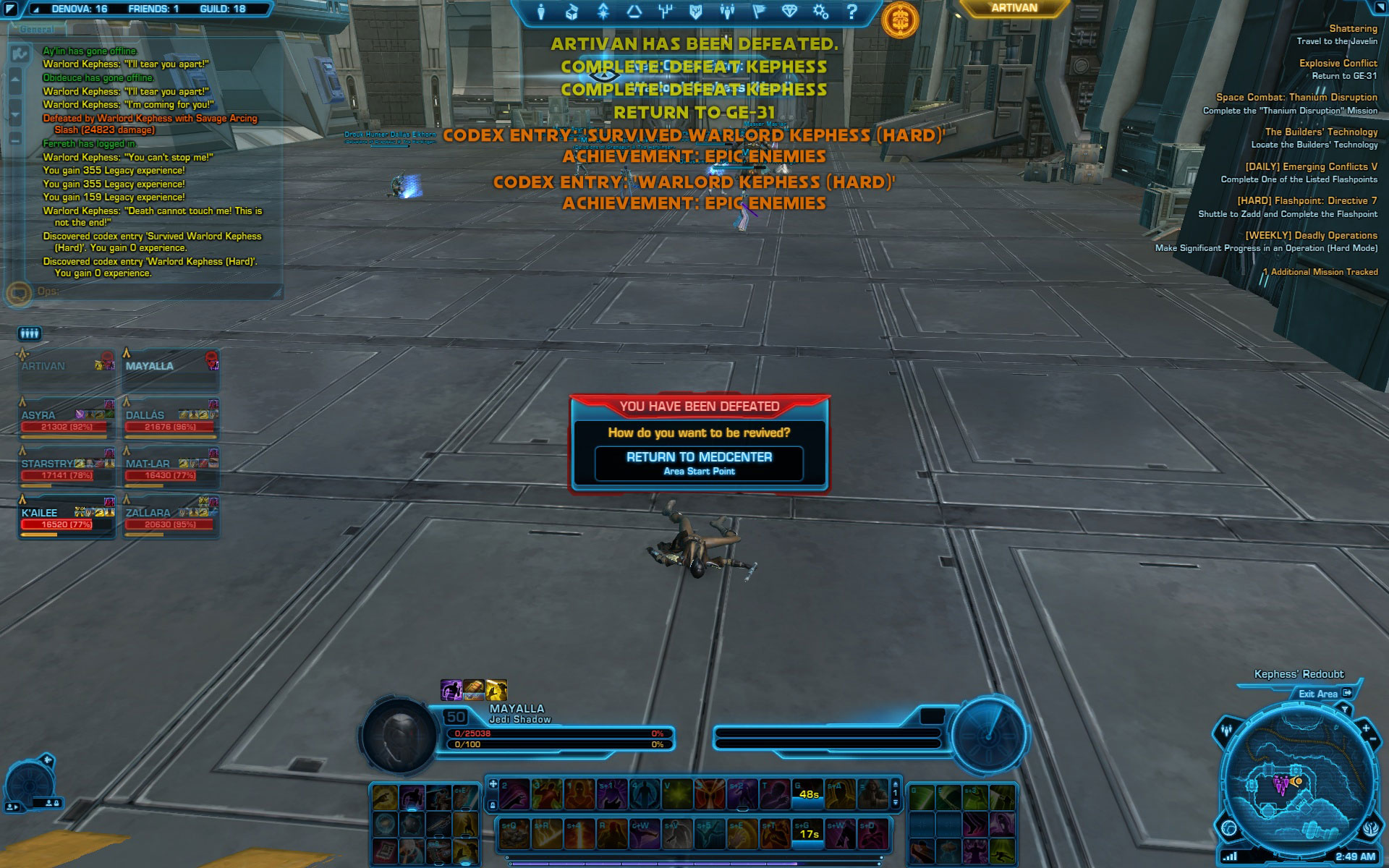The width and height of the screenshot is (1389, 868).
Task: Open the character sheet icon in top menu
Action: (x=541, y=12)
